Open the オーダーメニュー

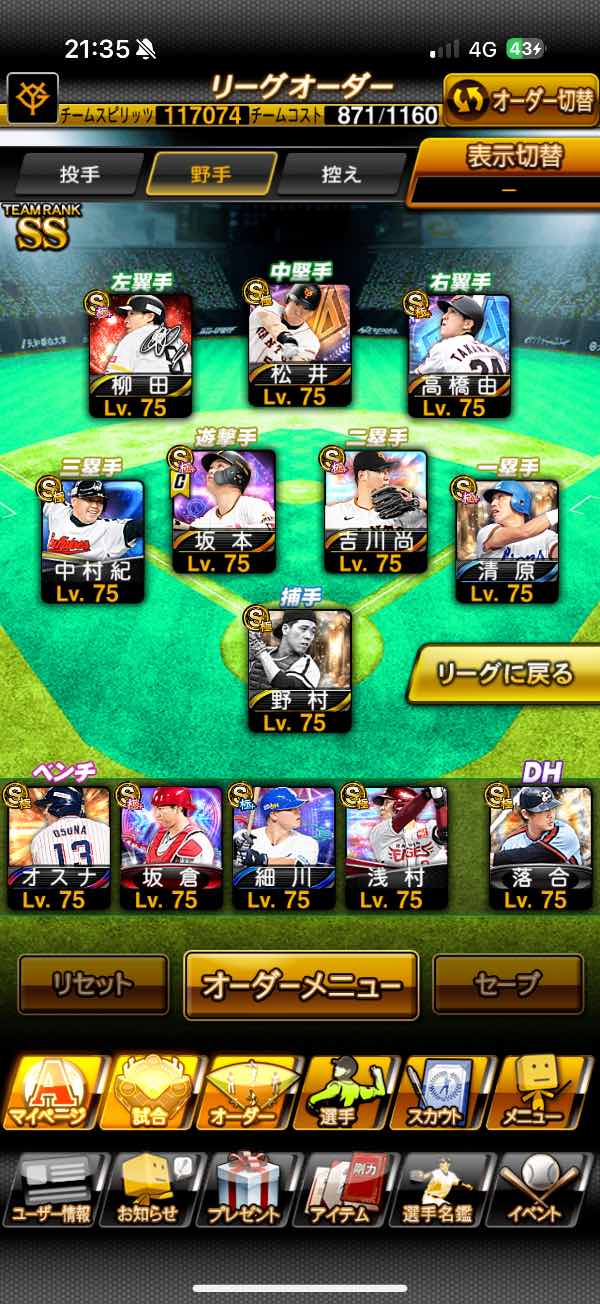[x=301, y=984]
